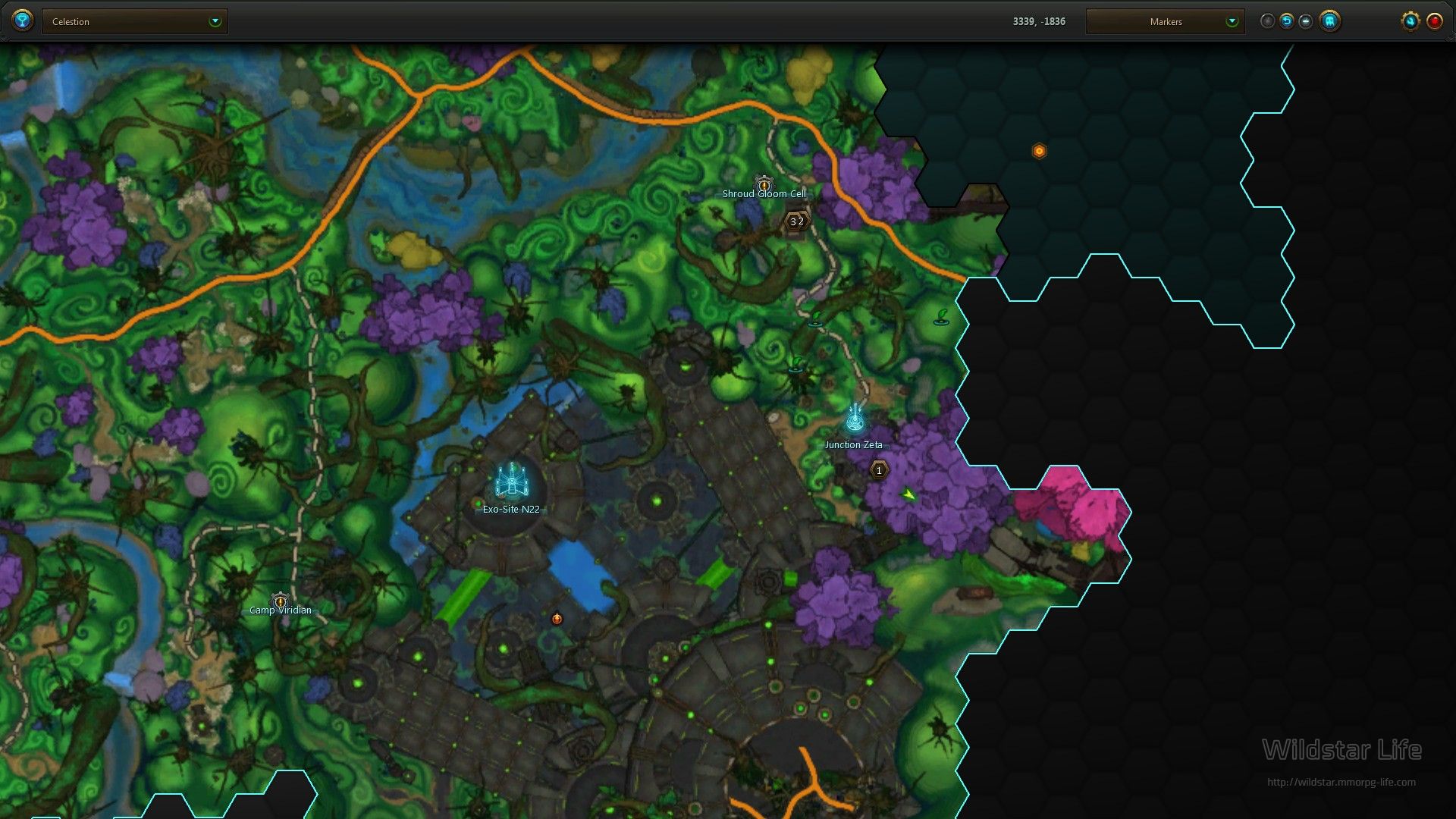This screenshot has width=1456, height=819.
Task: Click the blue ghost icon button
Action: click(1329, 21)
